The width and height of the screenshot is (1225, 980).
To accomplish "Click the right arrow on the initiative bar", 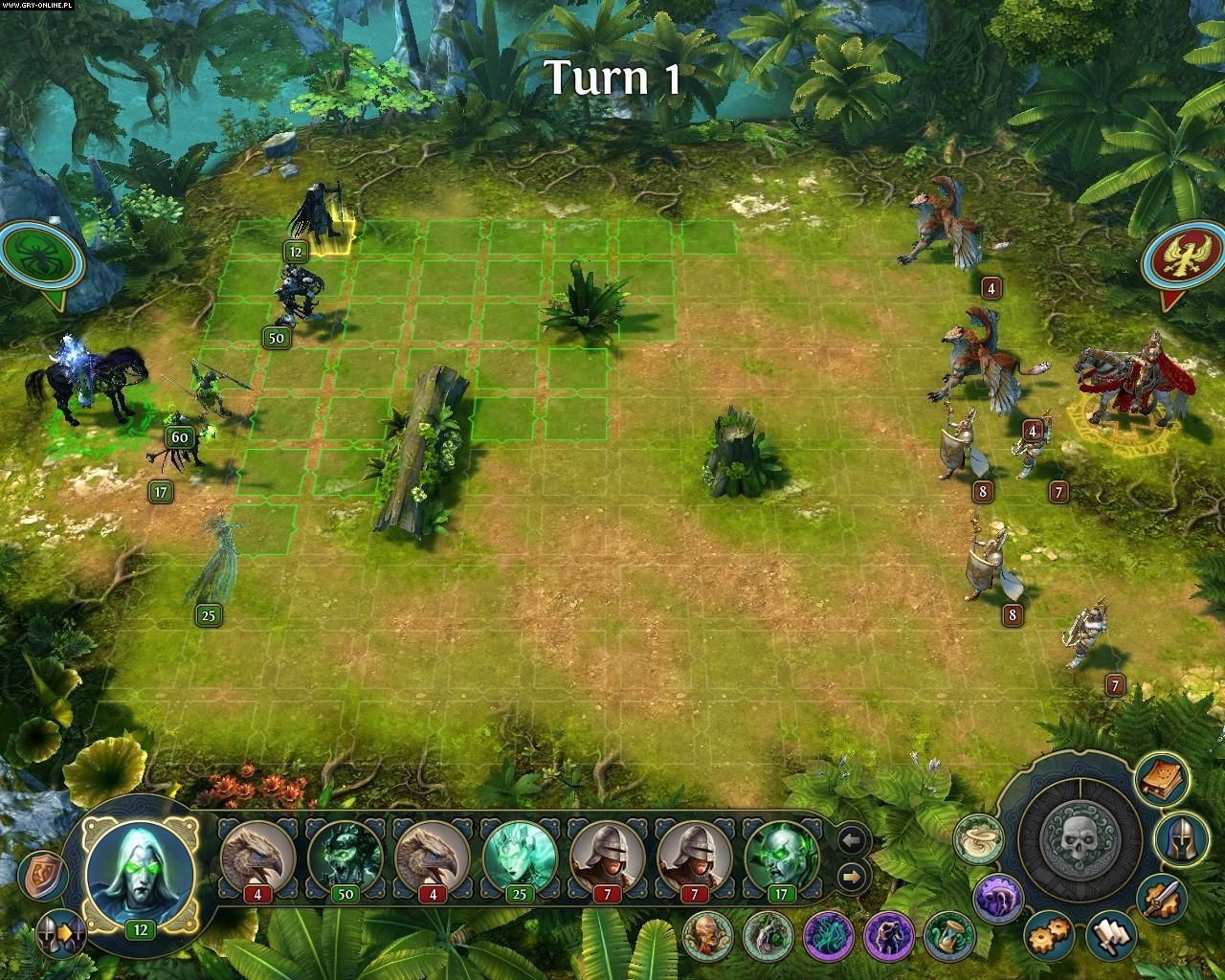I will click(852, 876).
